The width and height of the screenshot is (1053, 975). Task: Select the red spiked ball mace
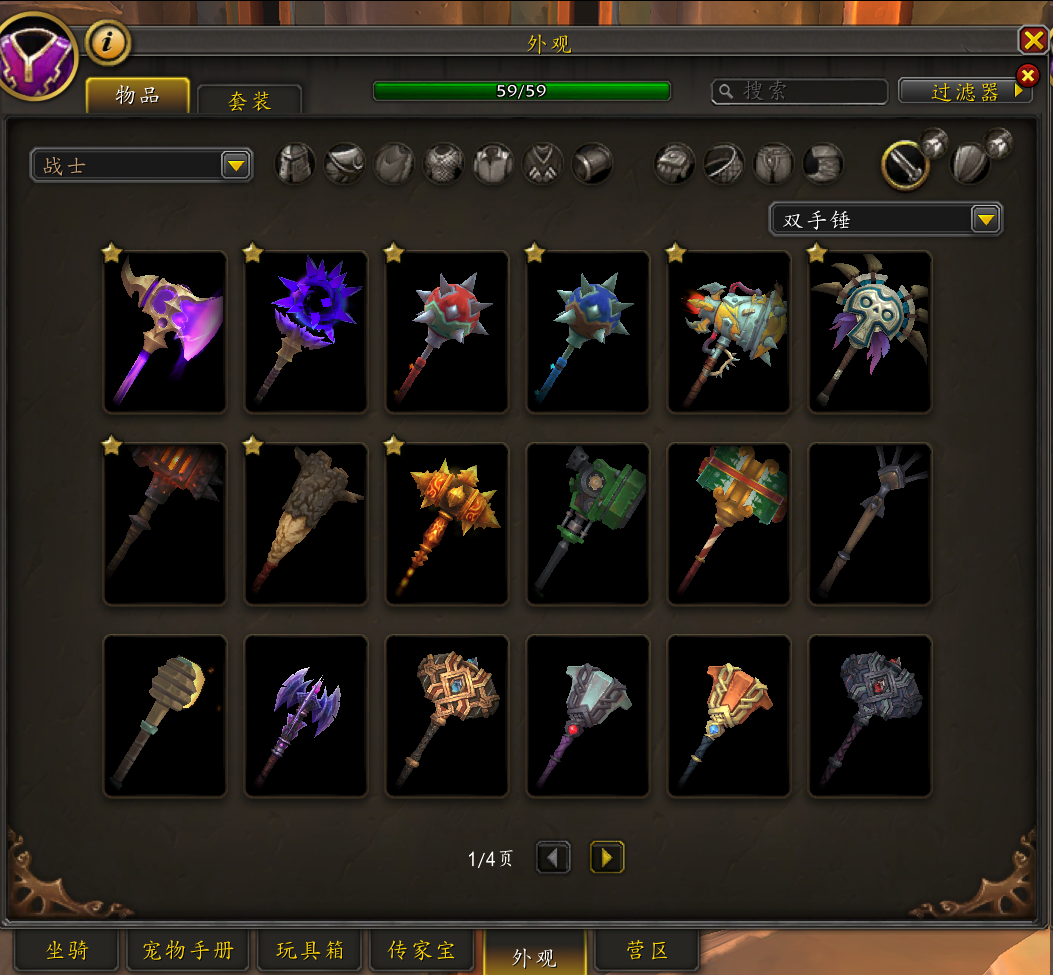[447, 331]
